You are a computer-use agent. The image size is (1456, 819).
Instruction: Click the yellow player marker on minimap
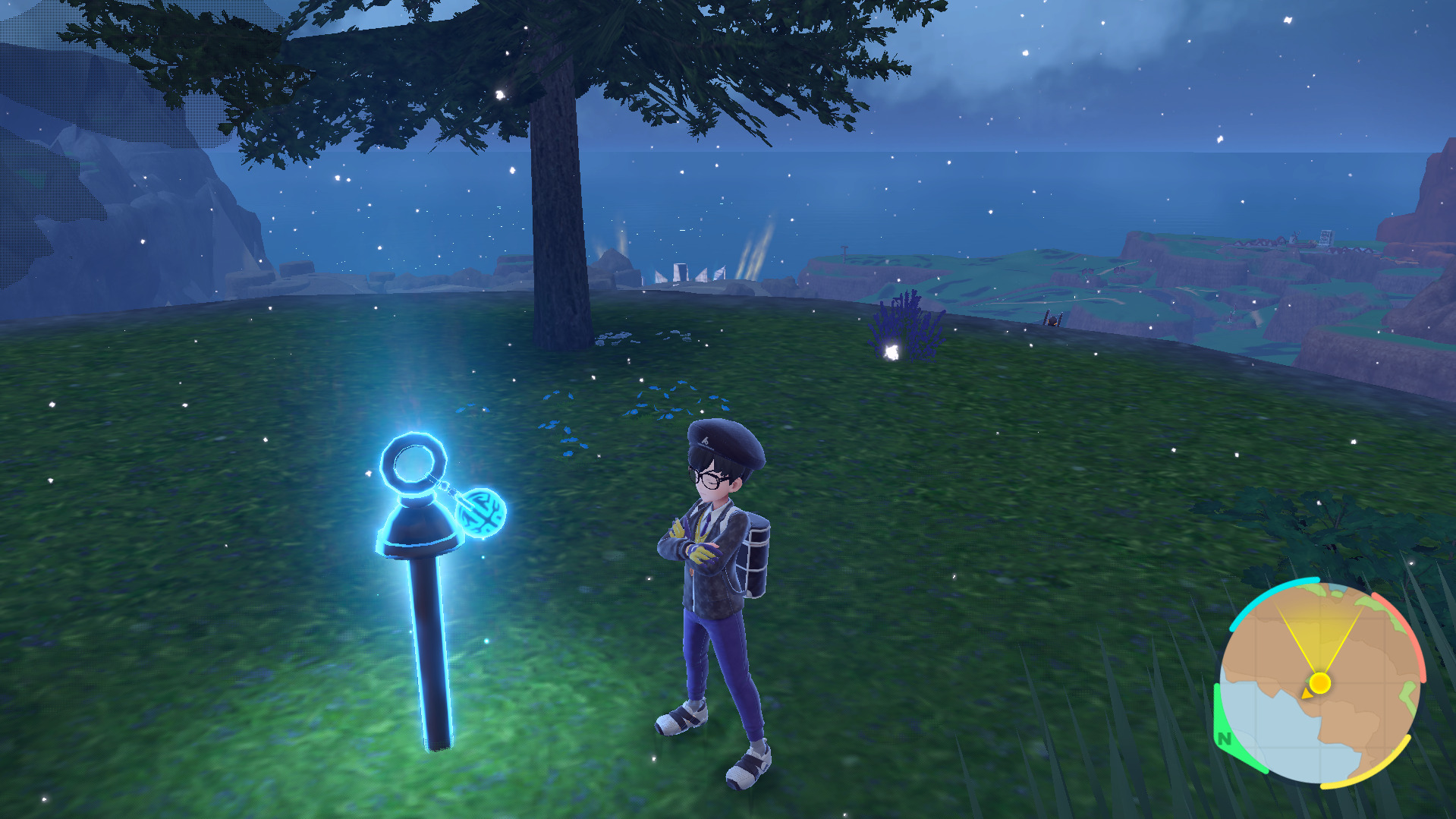point(1319,683)
